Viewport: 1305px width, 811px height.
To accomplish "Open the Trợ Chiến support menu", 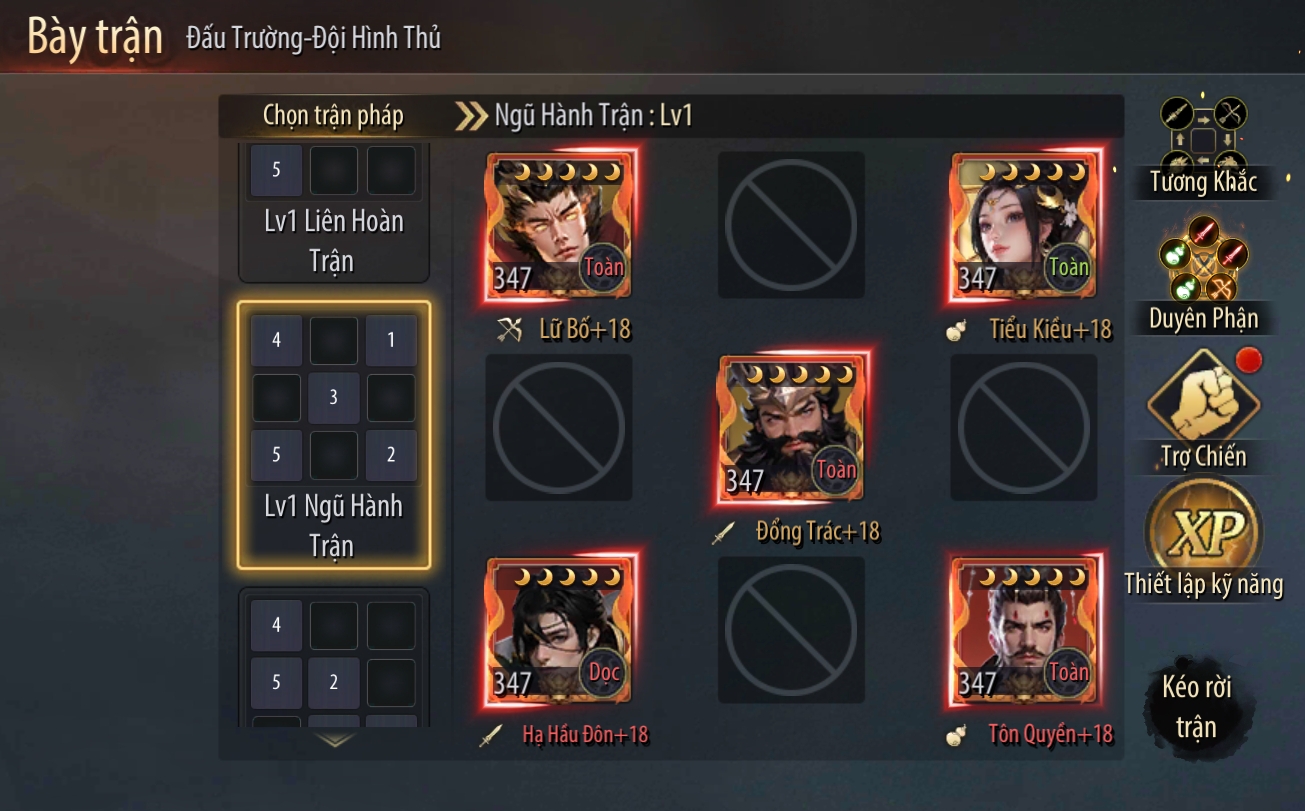I will [x=1202, y=410].
